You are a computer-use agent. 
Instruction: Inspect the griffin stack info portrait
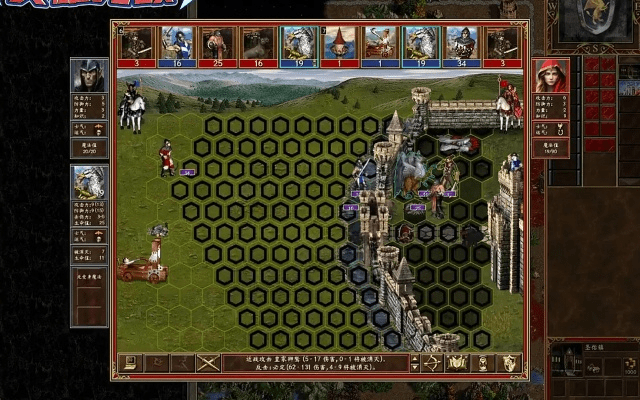tap(88, 183)
